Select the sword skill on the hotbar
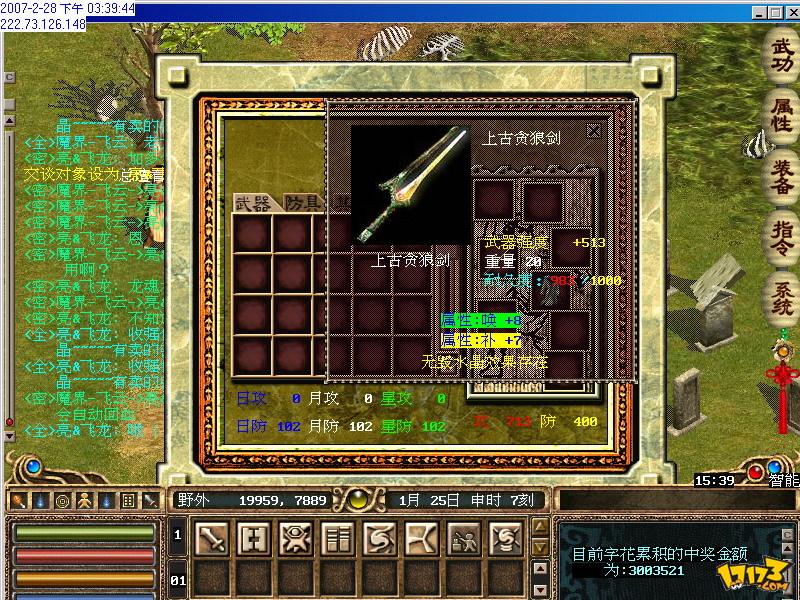This screenshot has width=800, height=600. tap(212, 539)
